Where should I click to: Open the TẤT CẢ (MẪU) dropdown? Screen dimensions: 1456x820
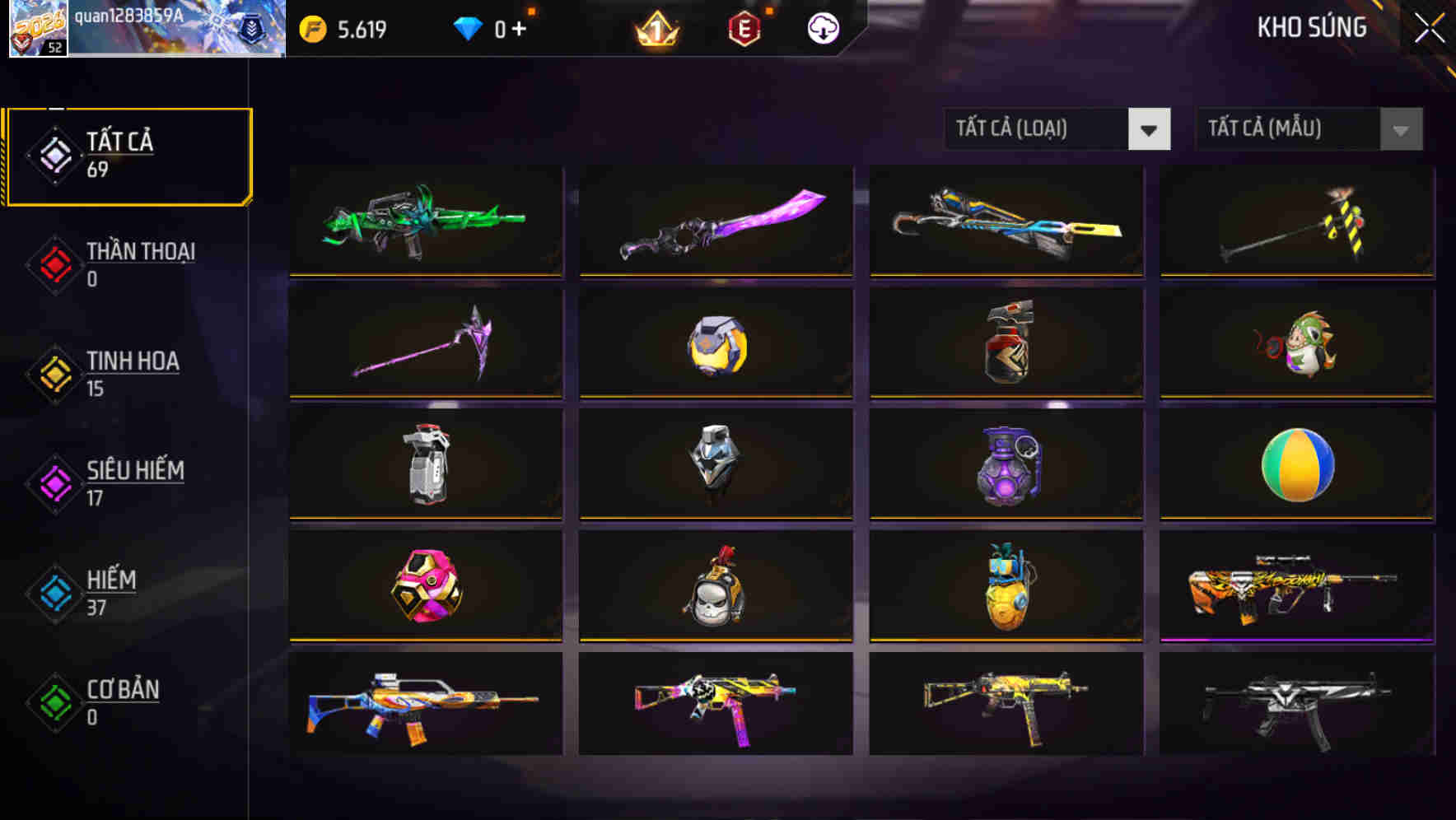[x=1309, y=129]
